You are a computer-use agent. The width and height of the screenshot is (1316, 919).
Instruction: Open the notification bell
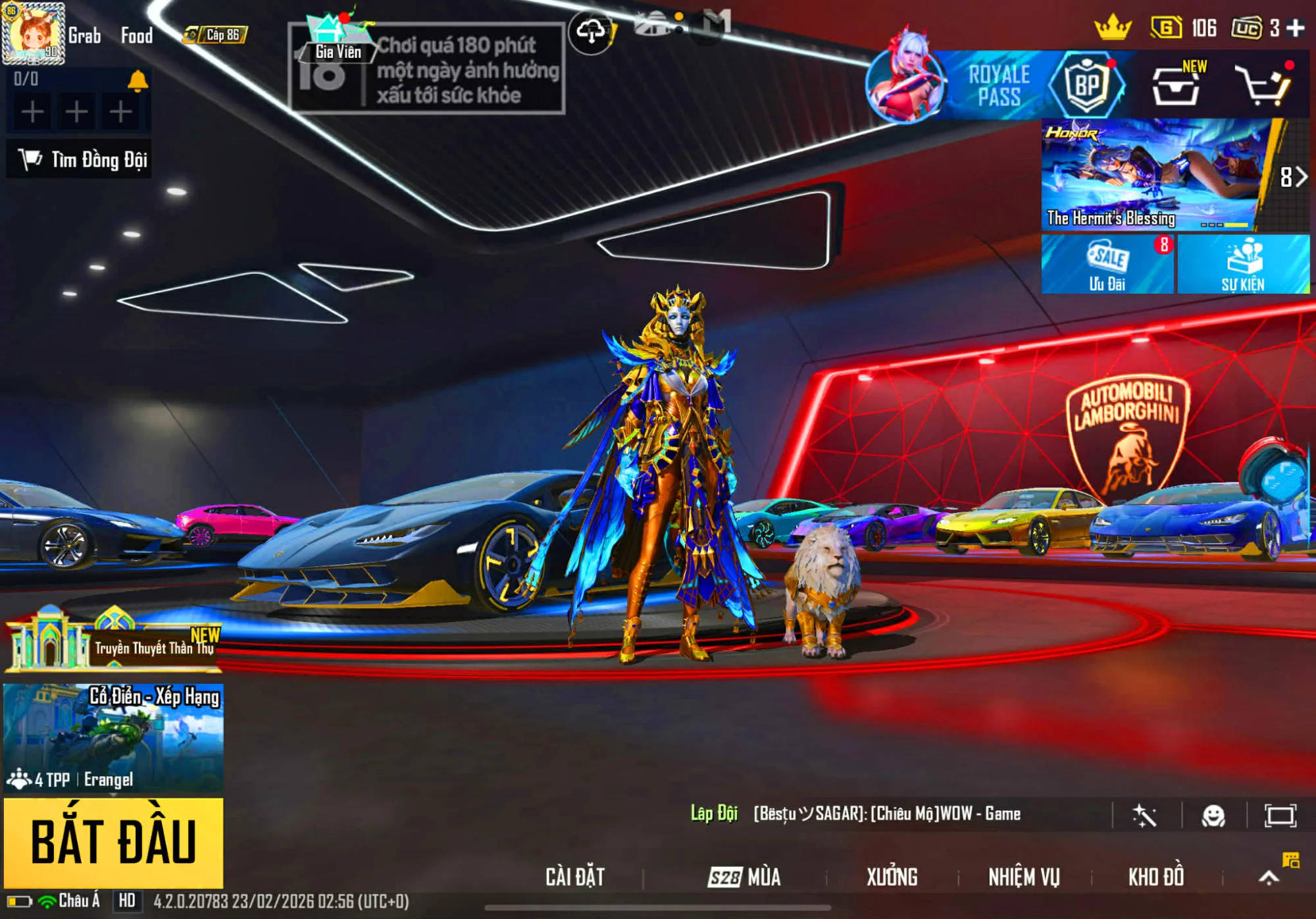click(138, 80)
